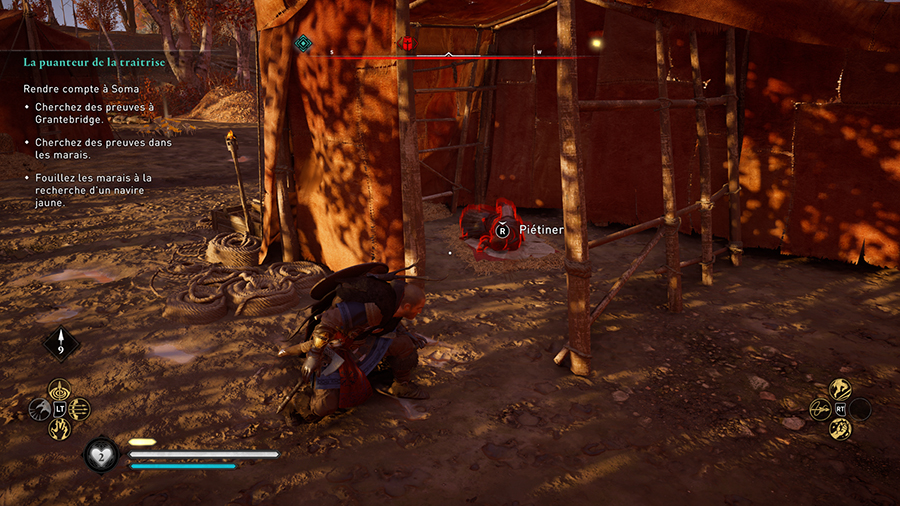
Task: Activate the bottom melee fist ability
Action: 840,429
